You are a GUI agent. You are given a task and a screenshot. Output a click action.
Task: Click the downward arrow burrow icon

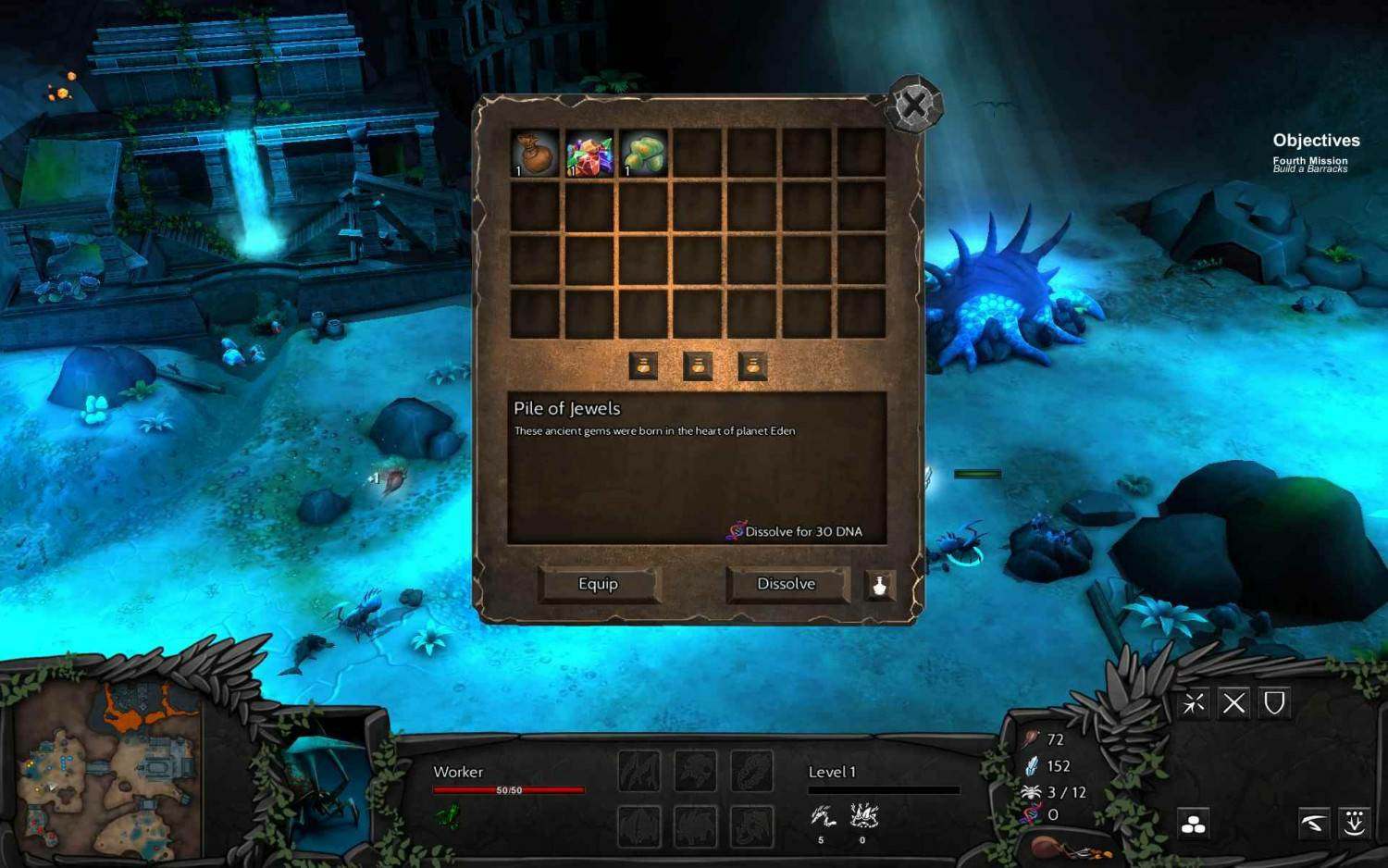[1355, 823]
